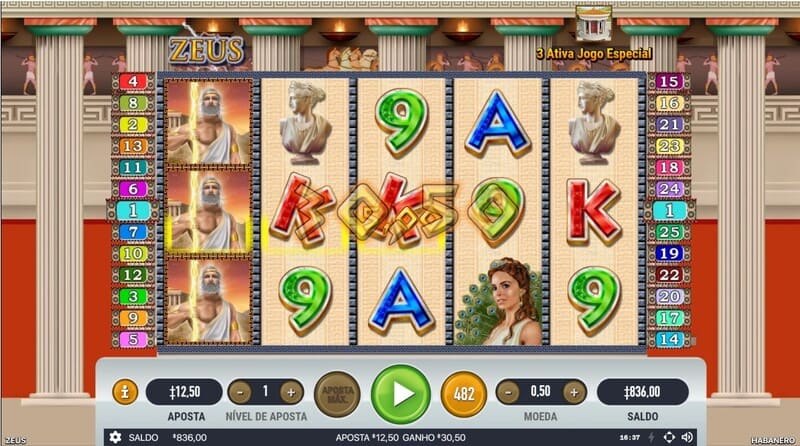Select payline number 4 on the left
The width and height of the screenshot is (800, 446).
click(x=133, y=81)
